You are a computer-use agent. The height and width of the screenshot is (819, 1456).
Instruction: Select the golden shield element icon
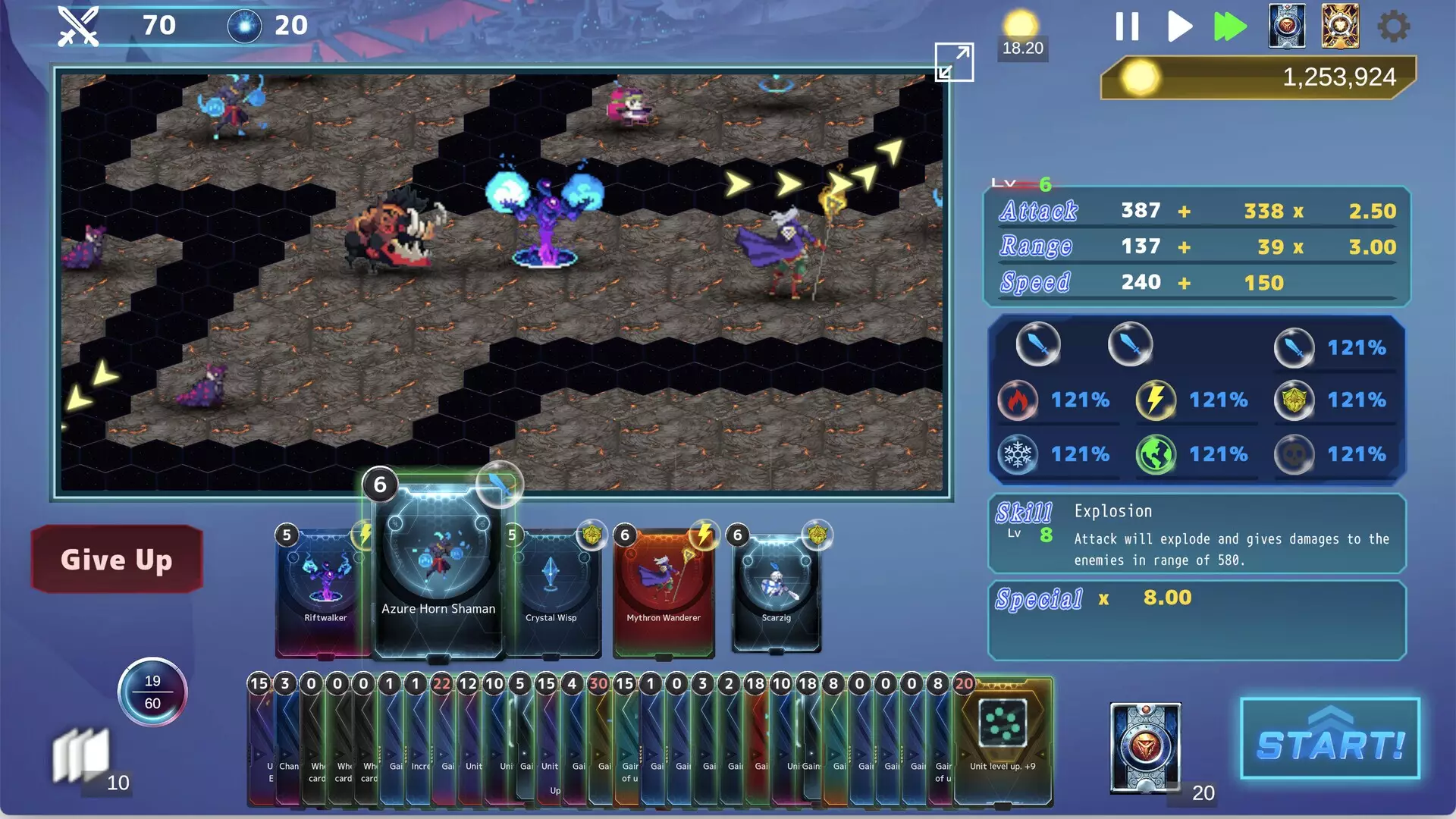pyautogui.click(x=1295, y=400)
